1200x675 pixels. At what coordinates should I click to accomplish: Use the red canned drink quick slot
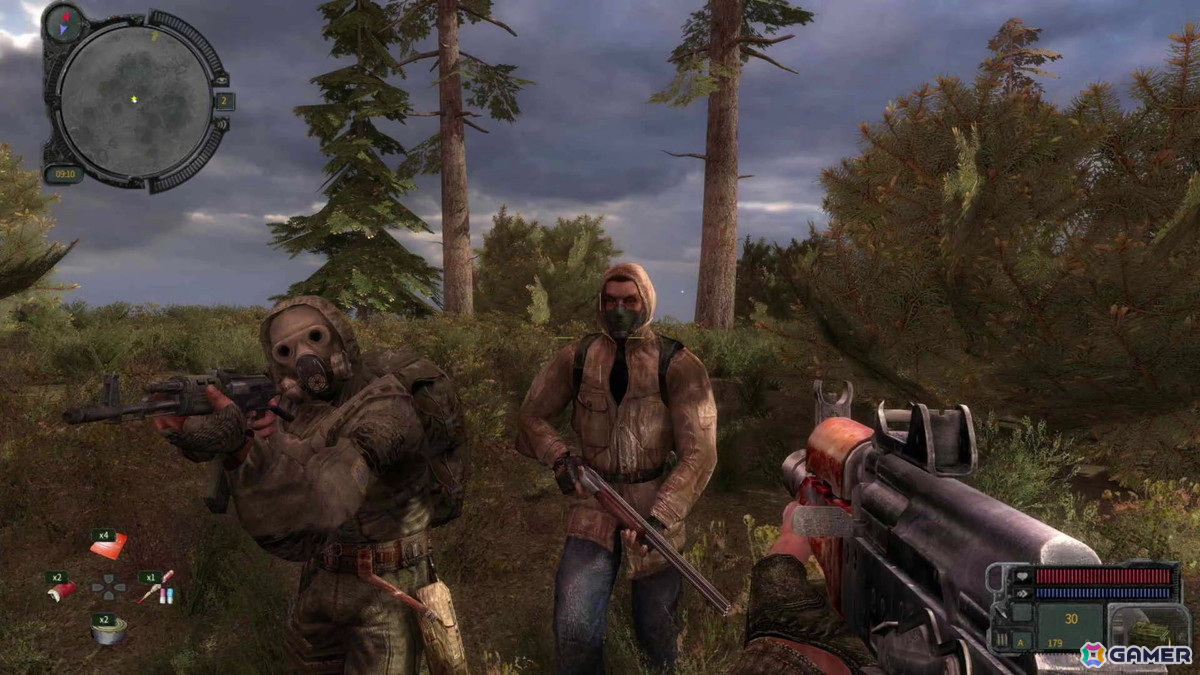tap(62, 591)
